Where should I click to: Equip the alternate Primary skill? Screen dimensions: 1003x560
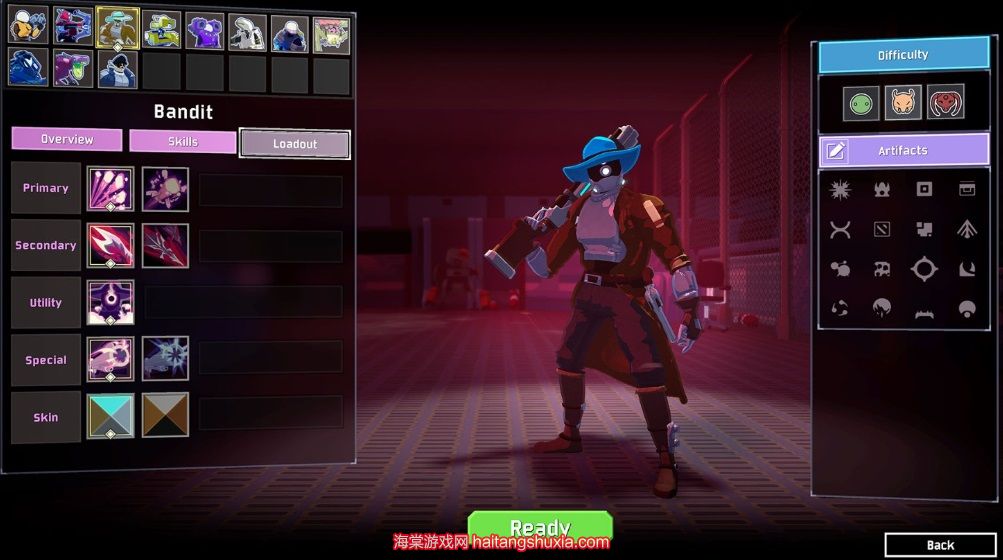[165, 189]
